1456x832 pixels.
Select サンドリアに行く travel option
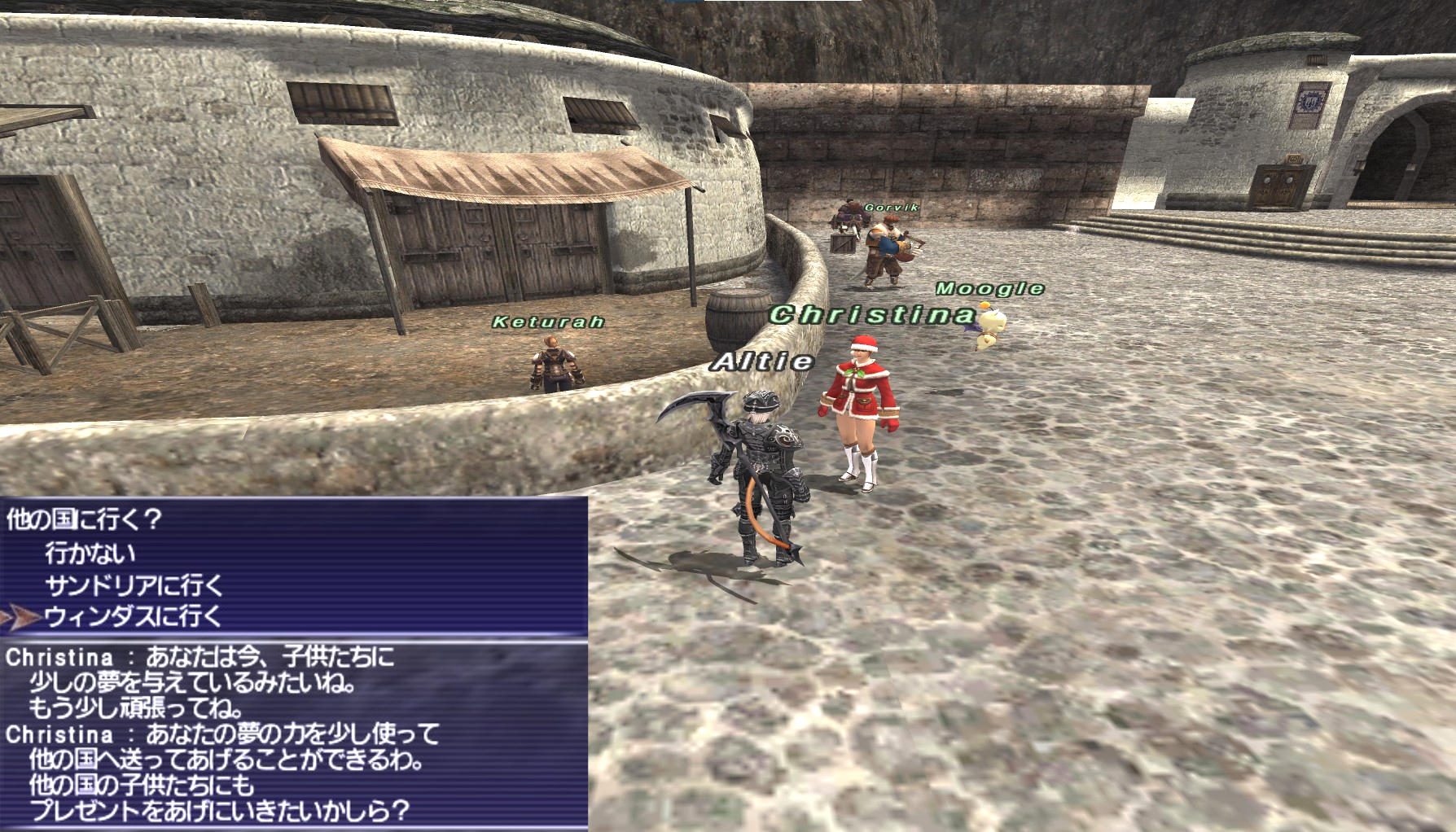pyautogui.click(x=134, y=585)
